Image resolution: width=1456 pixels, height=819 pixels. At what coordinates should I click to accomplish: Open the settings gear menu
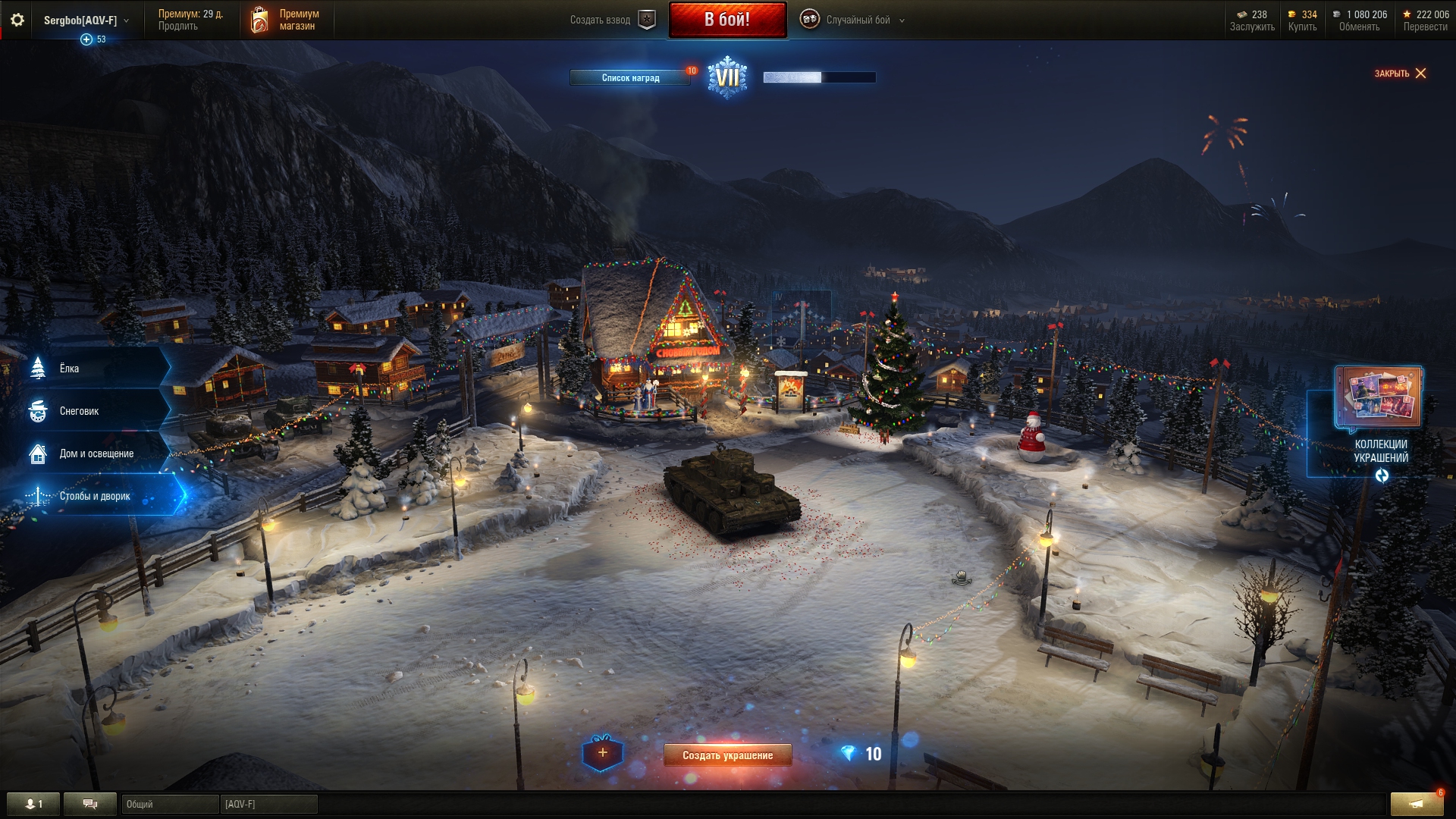[x=17, y=20]
